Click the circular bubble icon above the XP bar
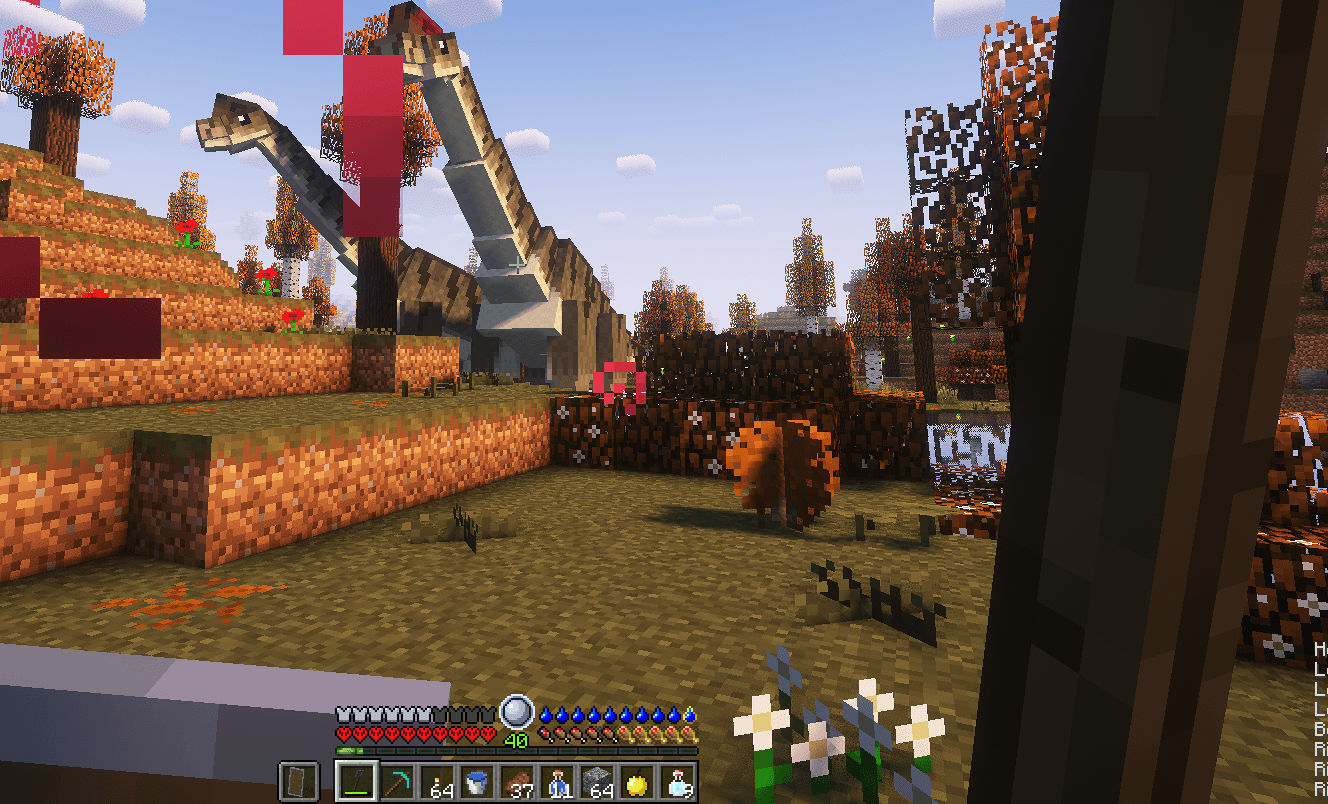Viewport: 1328px width, 804px height. pos(516,711)
